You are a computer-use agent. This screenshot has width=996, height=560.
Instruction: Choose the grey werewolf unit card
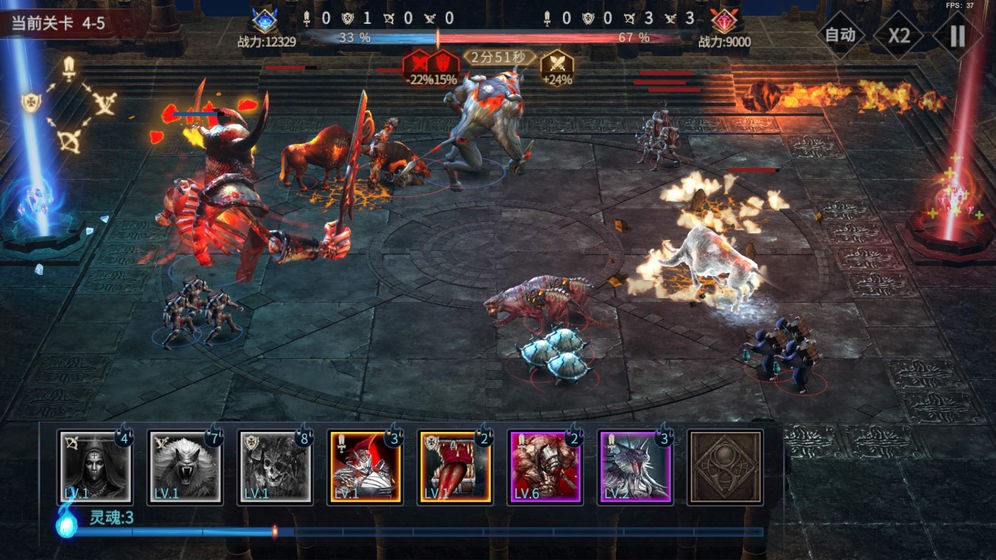click(x=184, y=466)
